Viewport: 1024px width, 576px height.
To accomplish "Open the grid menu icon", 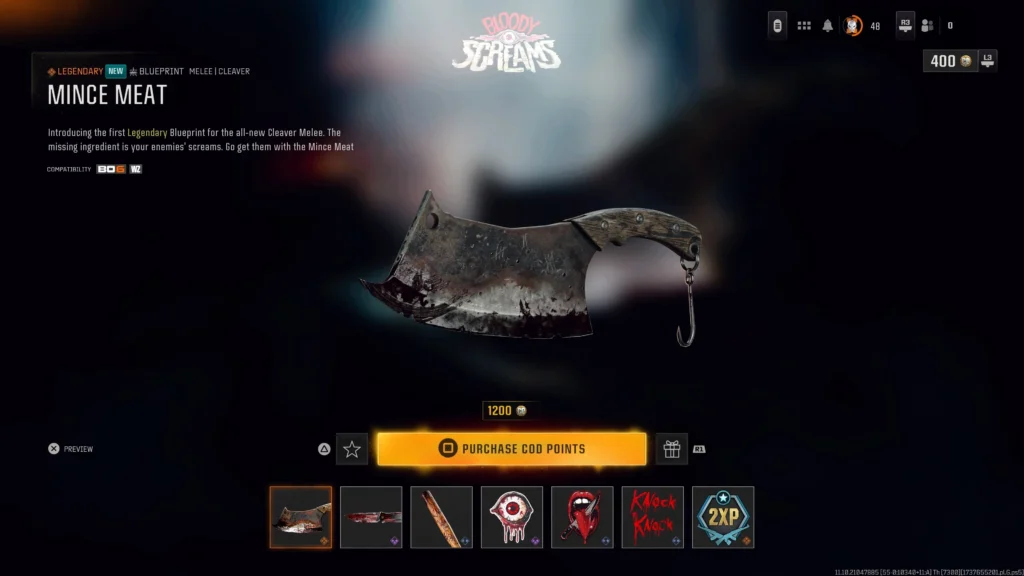I will pyautogui.click(x=804, y=26).
